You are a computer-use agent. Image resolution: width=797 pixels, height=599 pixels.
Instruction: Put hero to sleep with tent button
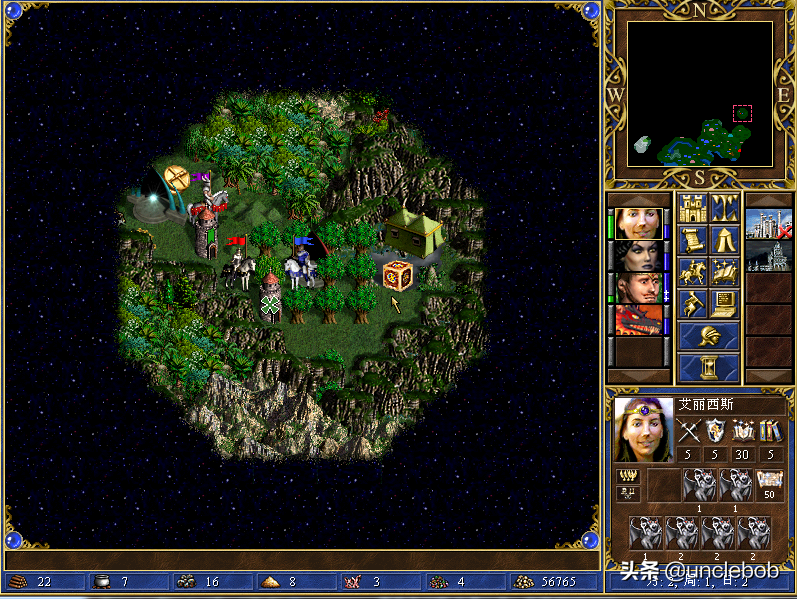click(724, 240)
